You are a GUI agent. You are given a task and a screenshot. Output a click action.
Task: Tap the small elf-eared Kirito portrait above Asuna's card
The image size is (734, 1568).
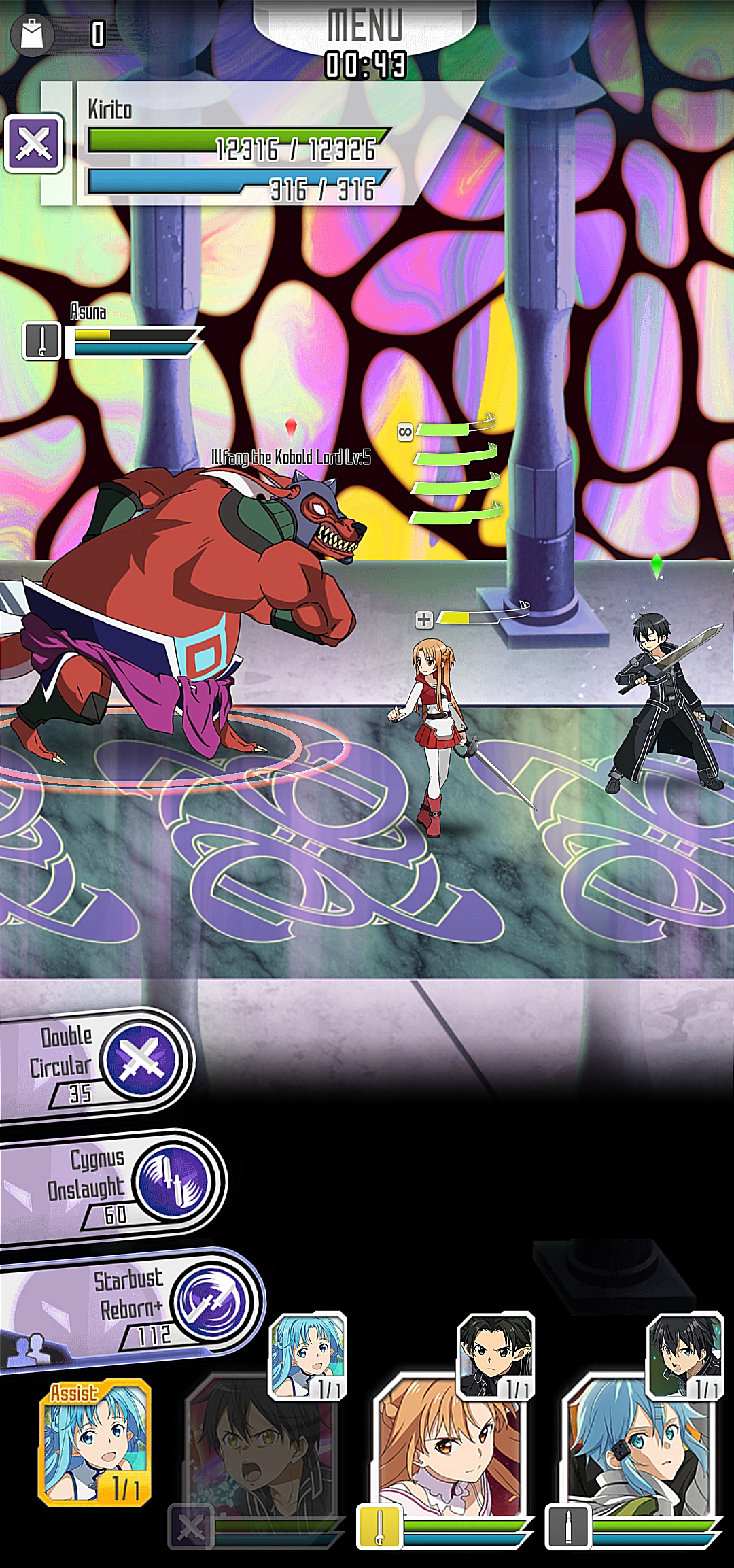[496, 1354]
